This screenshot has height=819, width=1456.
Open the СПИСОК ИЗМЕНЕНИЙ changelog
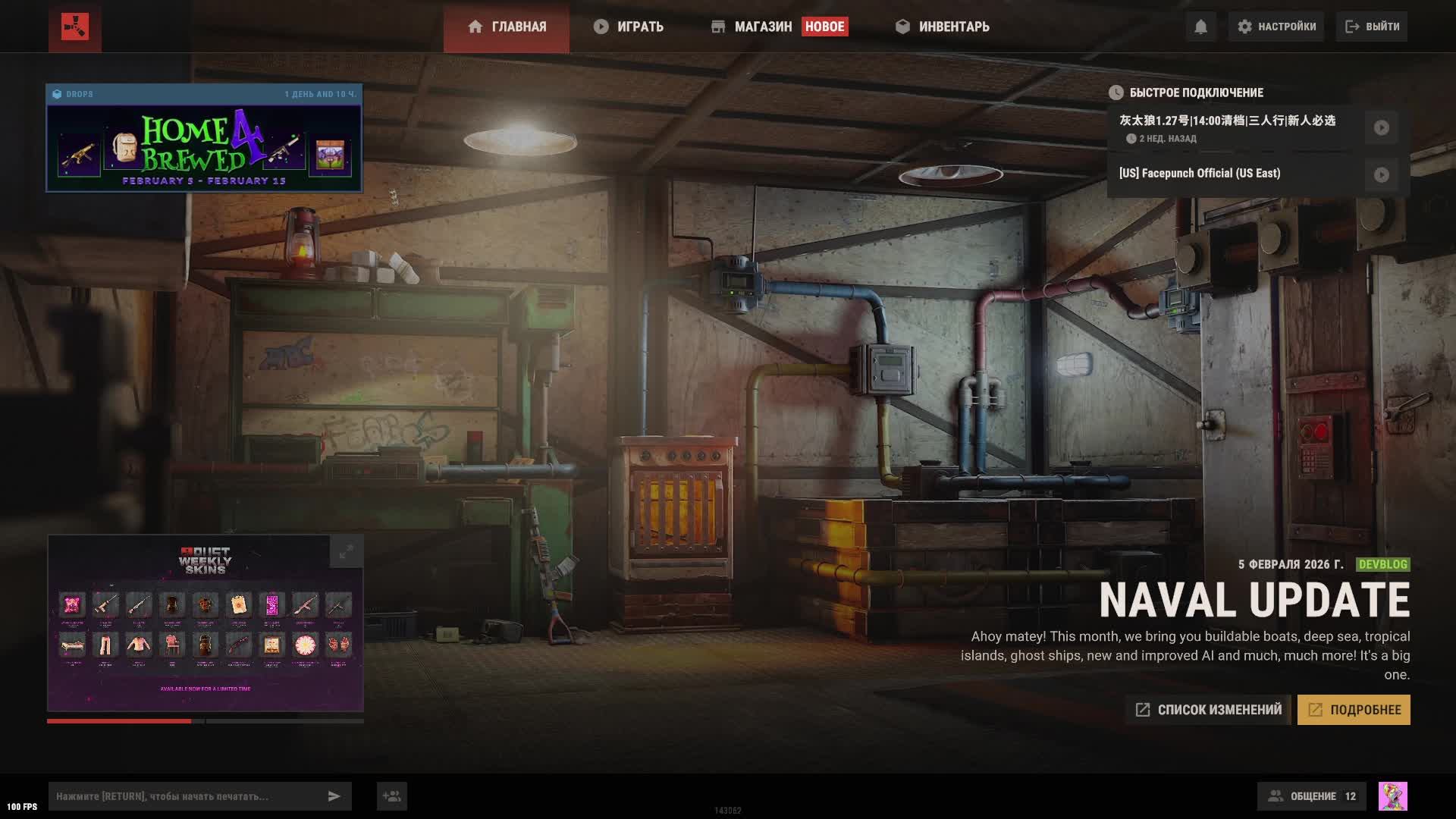click(1209, 710)
